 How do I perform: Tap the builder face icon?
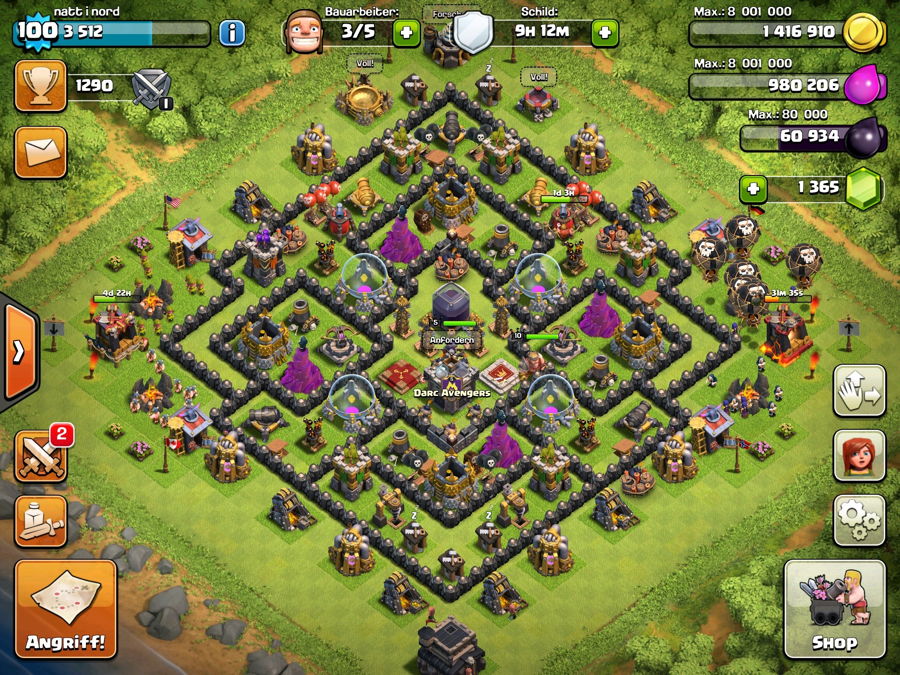coord(302,33)
